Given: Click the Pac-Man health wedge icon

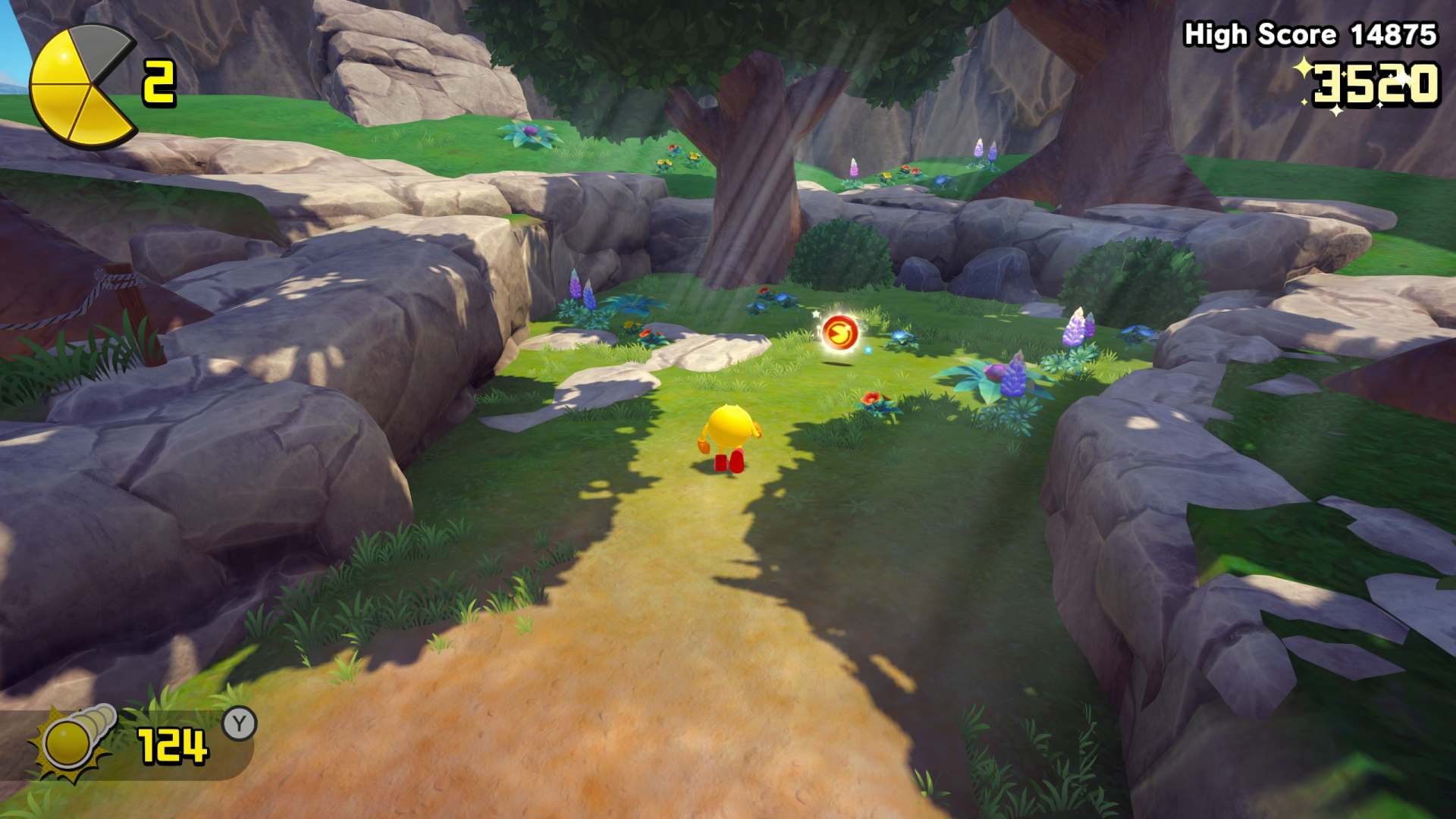Looking at the screenshot, I should tap(82, 86).
